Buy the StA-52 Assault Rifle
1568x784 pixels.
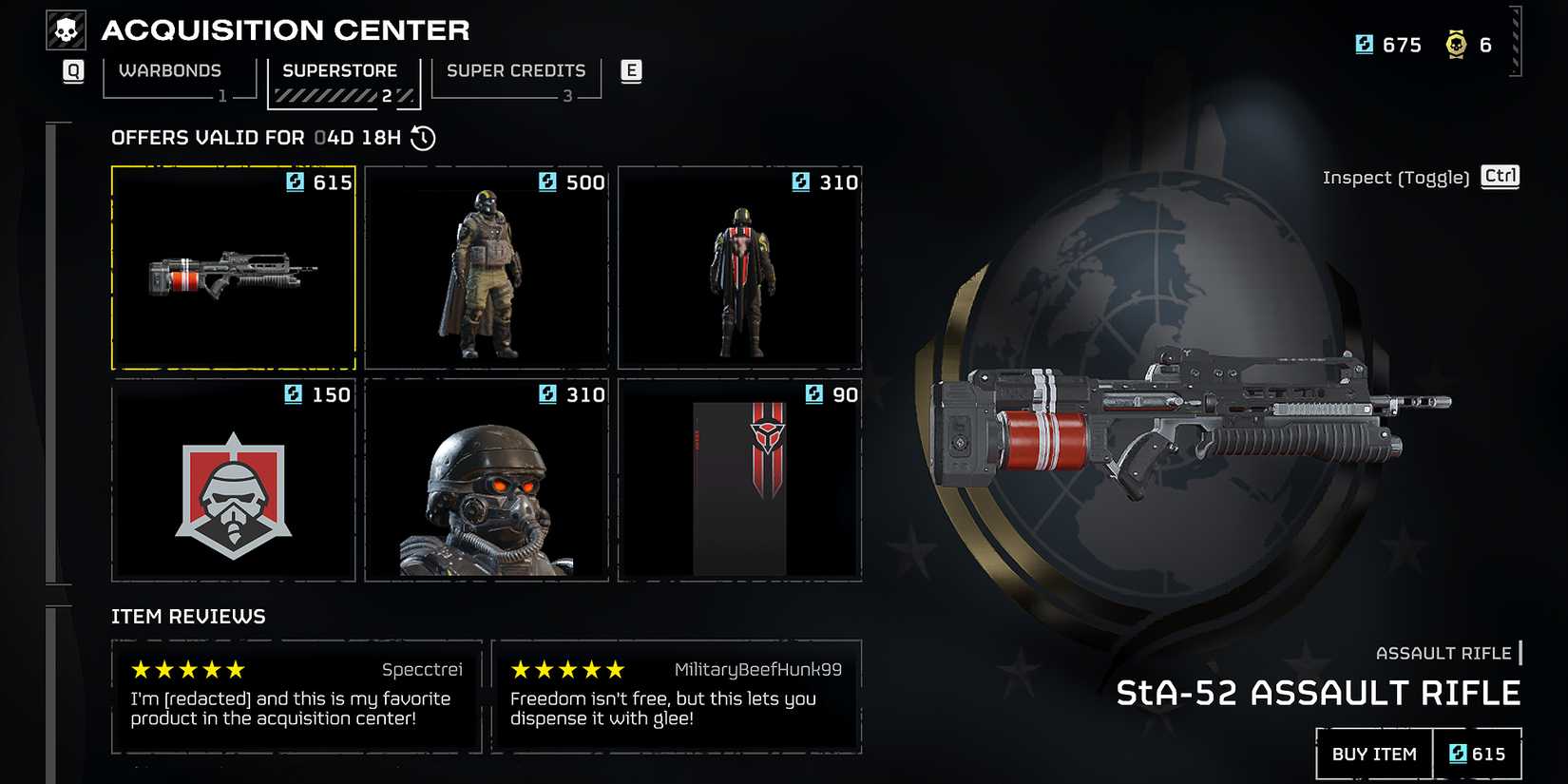click(x=1374, y=755)
